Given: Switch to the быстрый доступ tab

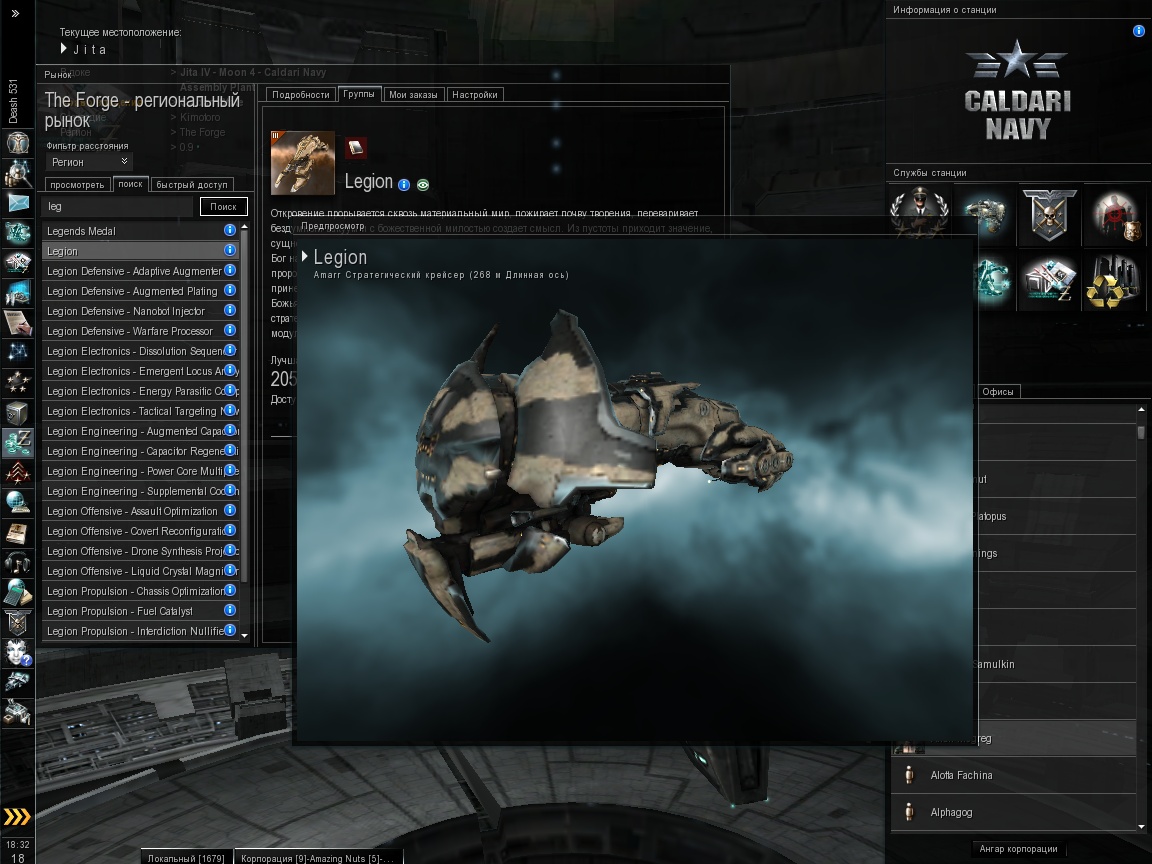Looking at the screenshot, I should tap(192, 185).
